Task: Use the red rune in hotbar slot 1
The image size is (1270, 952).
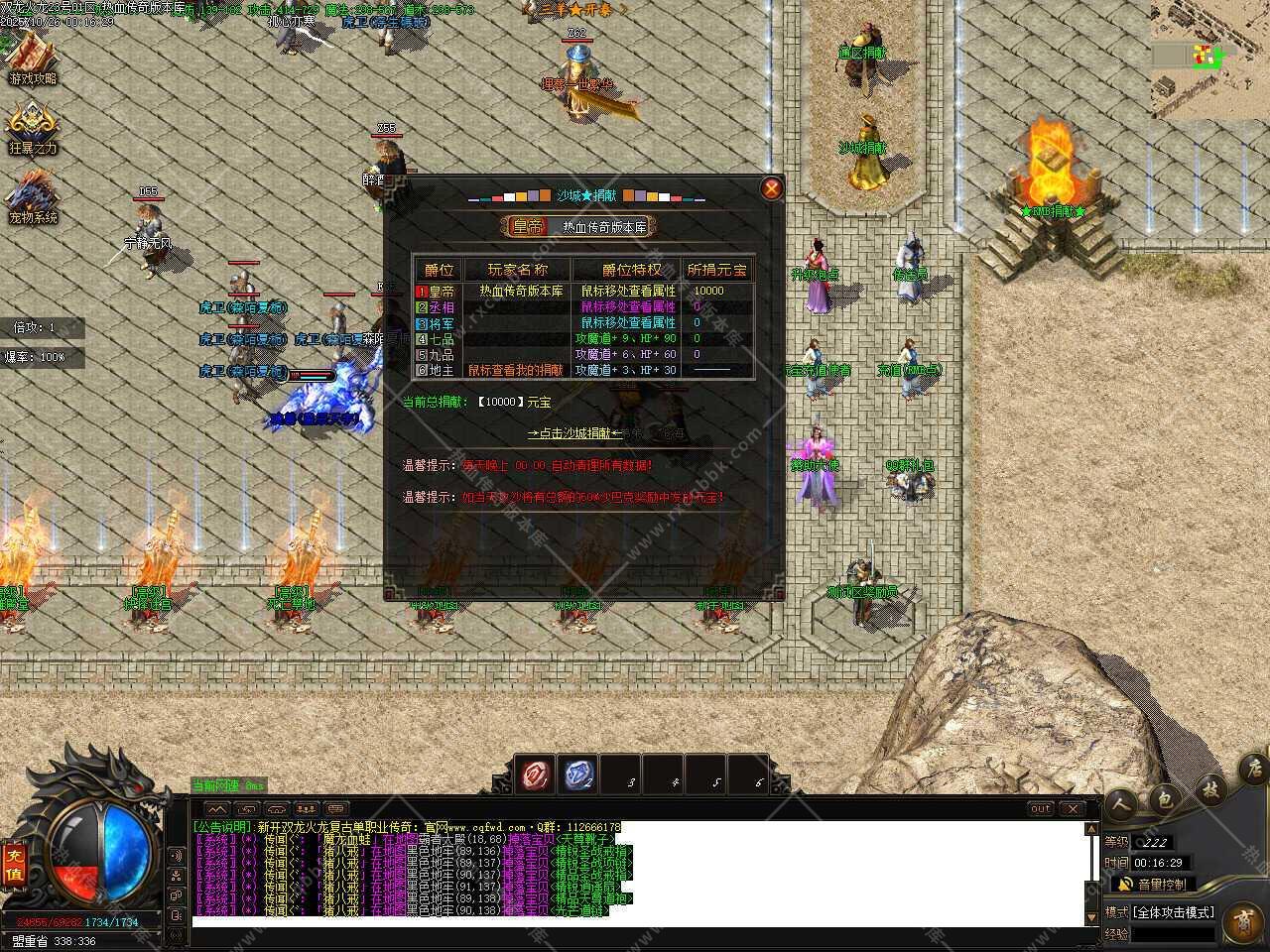Action: [x=538, y=775]
